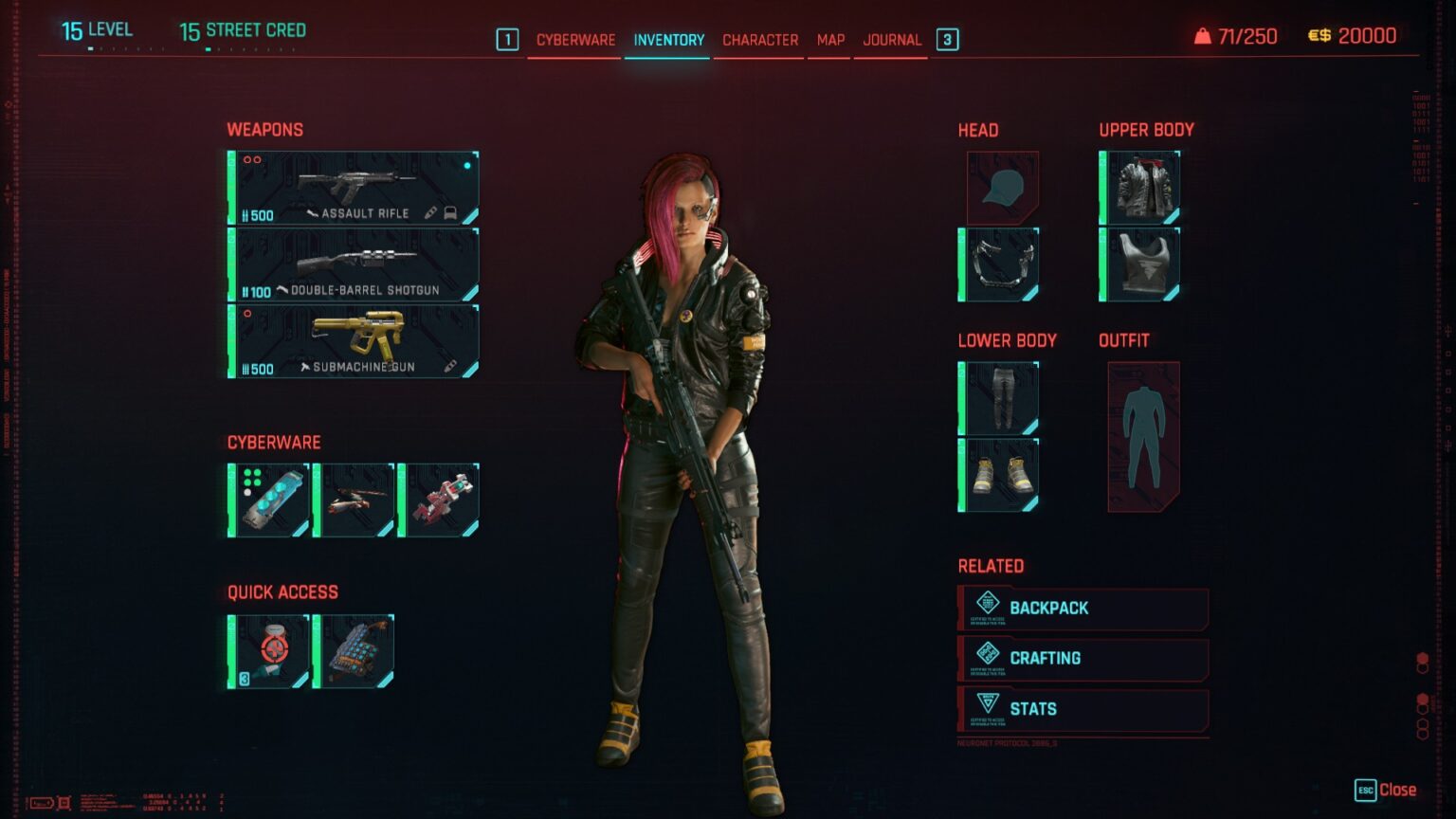Open the Journal tab
The width and height of the screenshot is (1456, 819).
click(889, 40)
